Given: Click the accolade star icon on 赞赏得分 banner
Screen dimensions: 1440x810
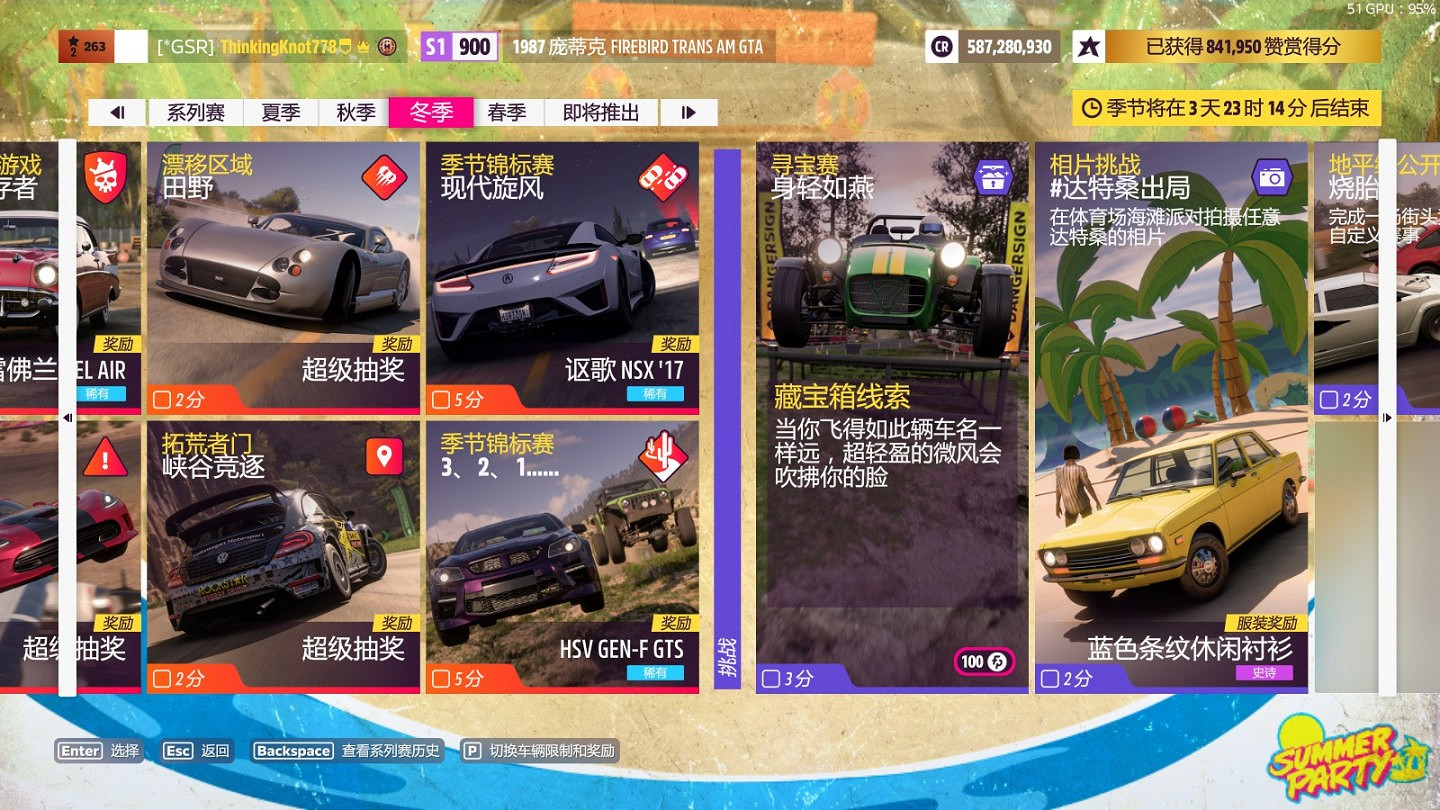Looking at the screenshot, I should coord(1091,46).
